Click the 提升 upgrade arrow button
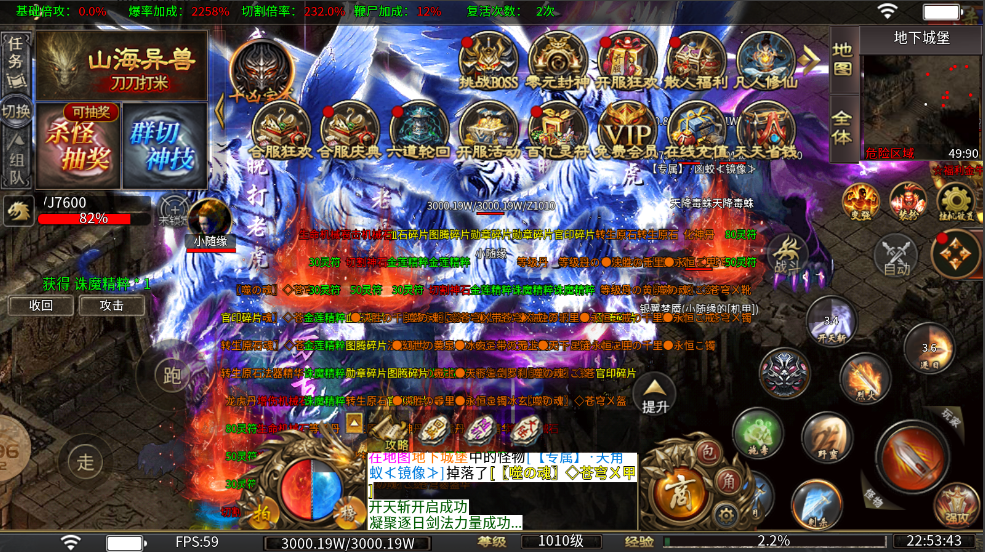 [655, 395]
